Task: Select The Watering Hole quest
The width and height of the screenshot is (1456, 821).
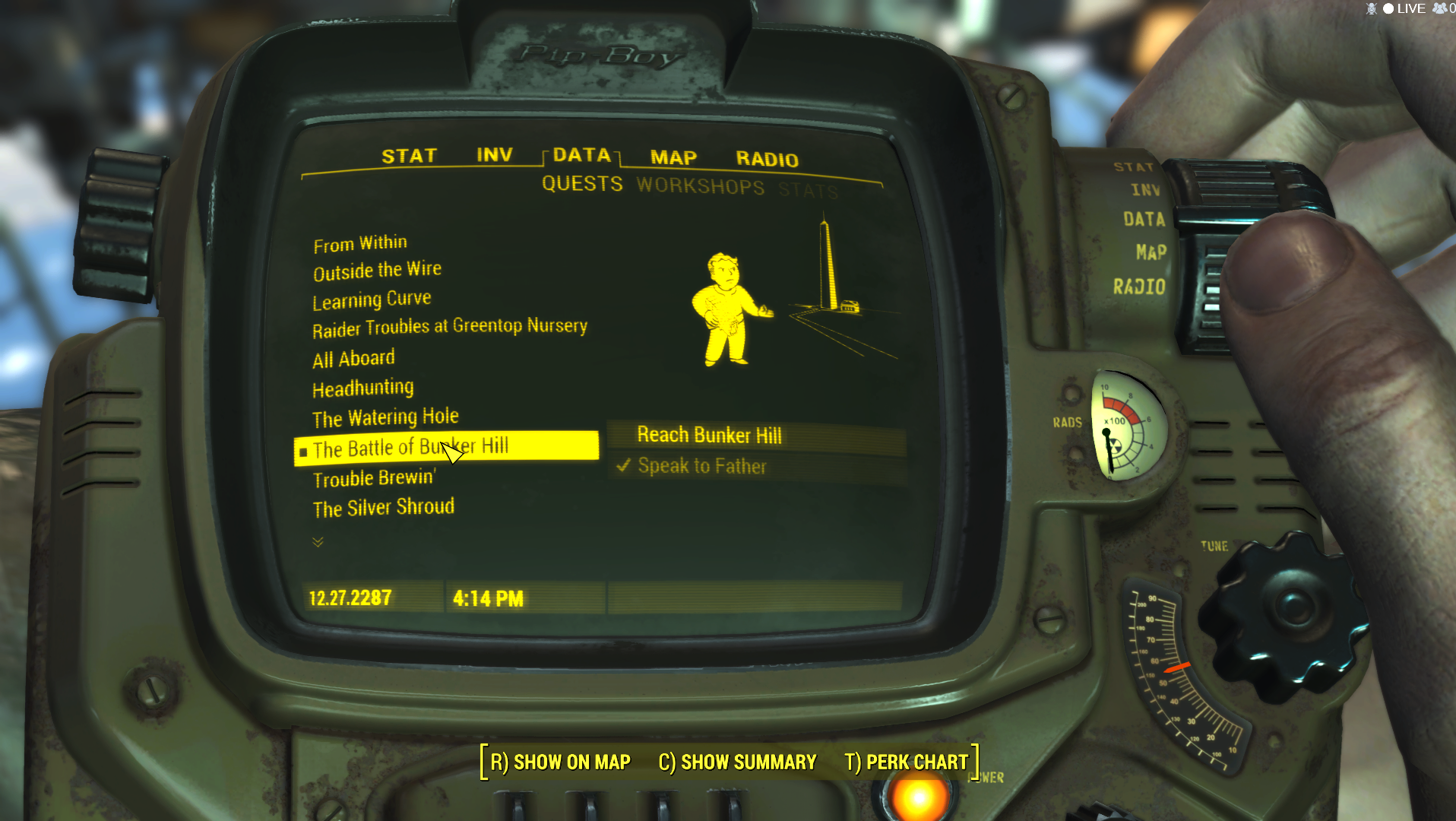Action: click(385, 417)
